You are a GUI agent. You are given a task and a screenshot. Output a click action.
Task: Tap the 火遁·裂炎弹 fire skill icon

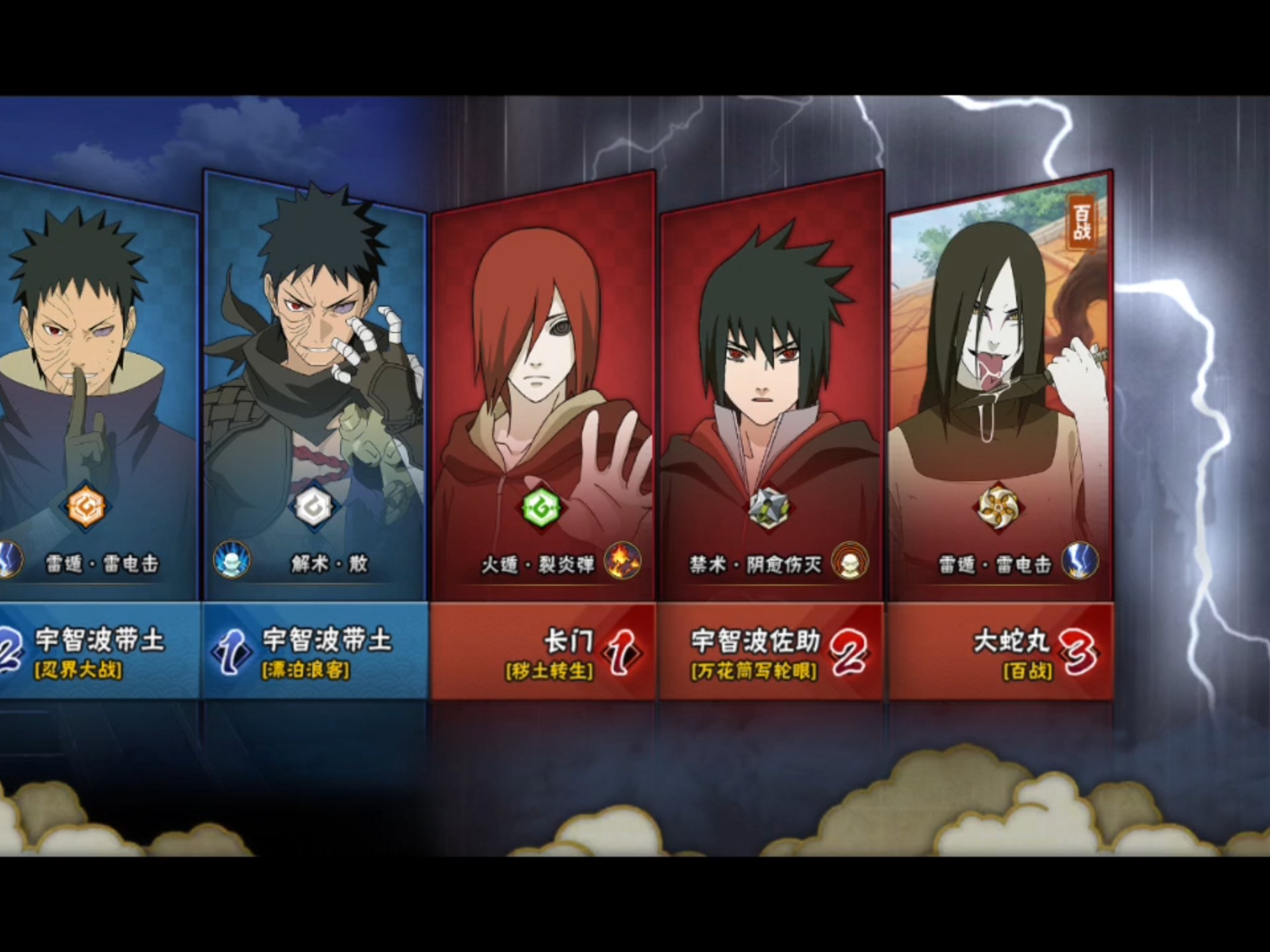[x=622, y=561]
